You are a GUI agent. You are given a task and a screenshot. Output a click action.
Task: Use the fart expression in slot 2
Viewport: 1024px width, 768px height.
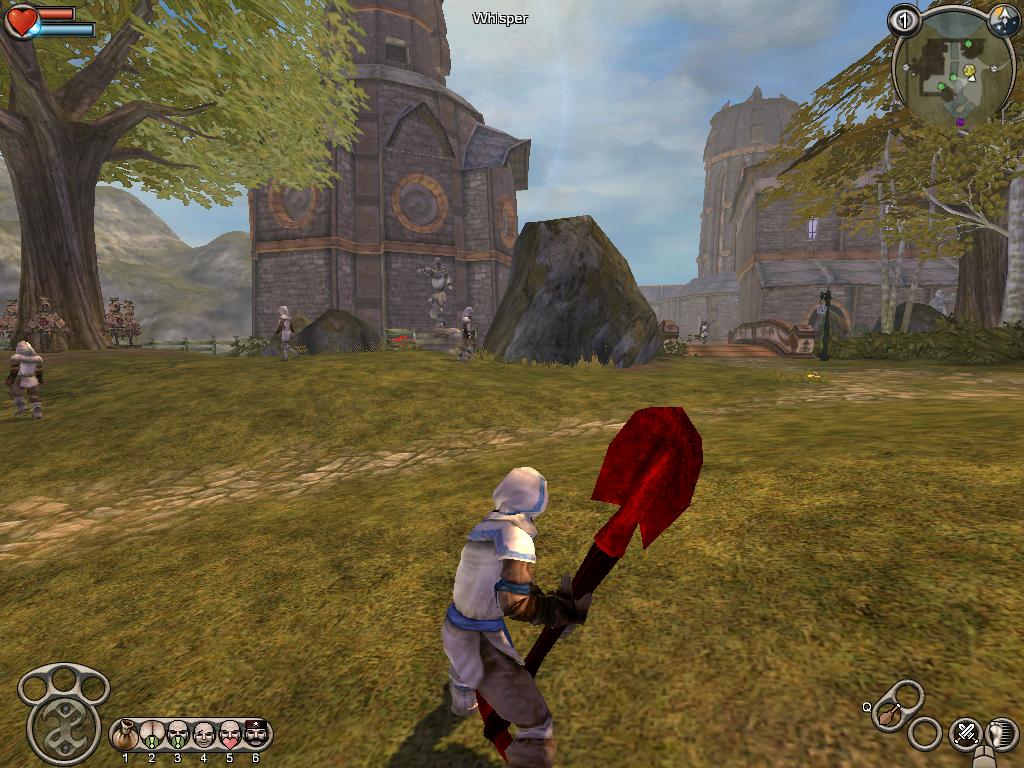[x=152, y=736]
